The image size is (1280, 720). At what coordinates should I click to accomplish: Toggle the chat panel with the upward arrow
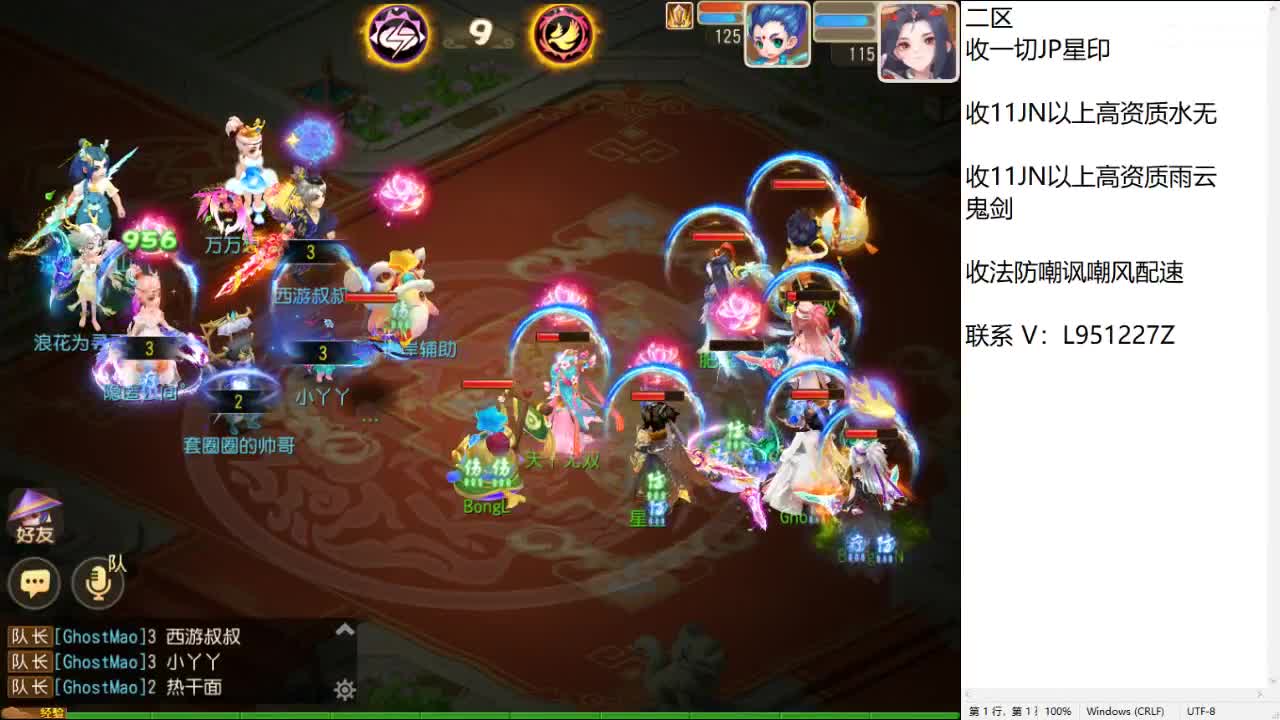[x=344, y=629]
